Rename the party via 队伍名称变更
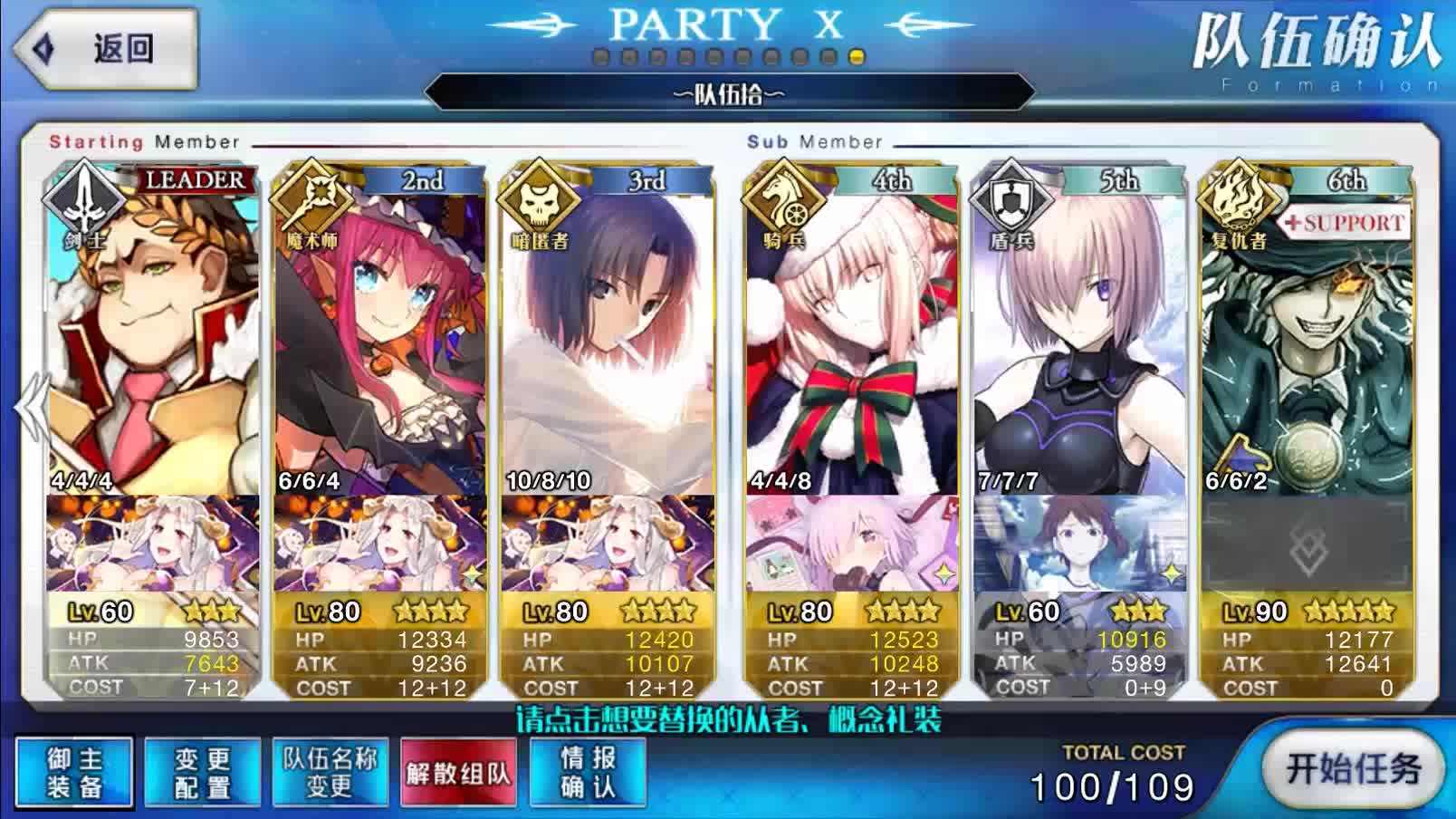The height and width of the screenshot is (819, 1456). tap(330, 772)
